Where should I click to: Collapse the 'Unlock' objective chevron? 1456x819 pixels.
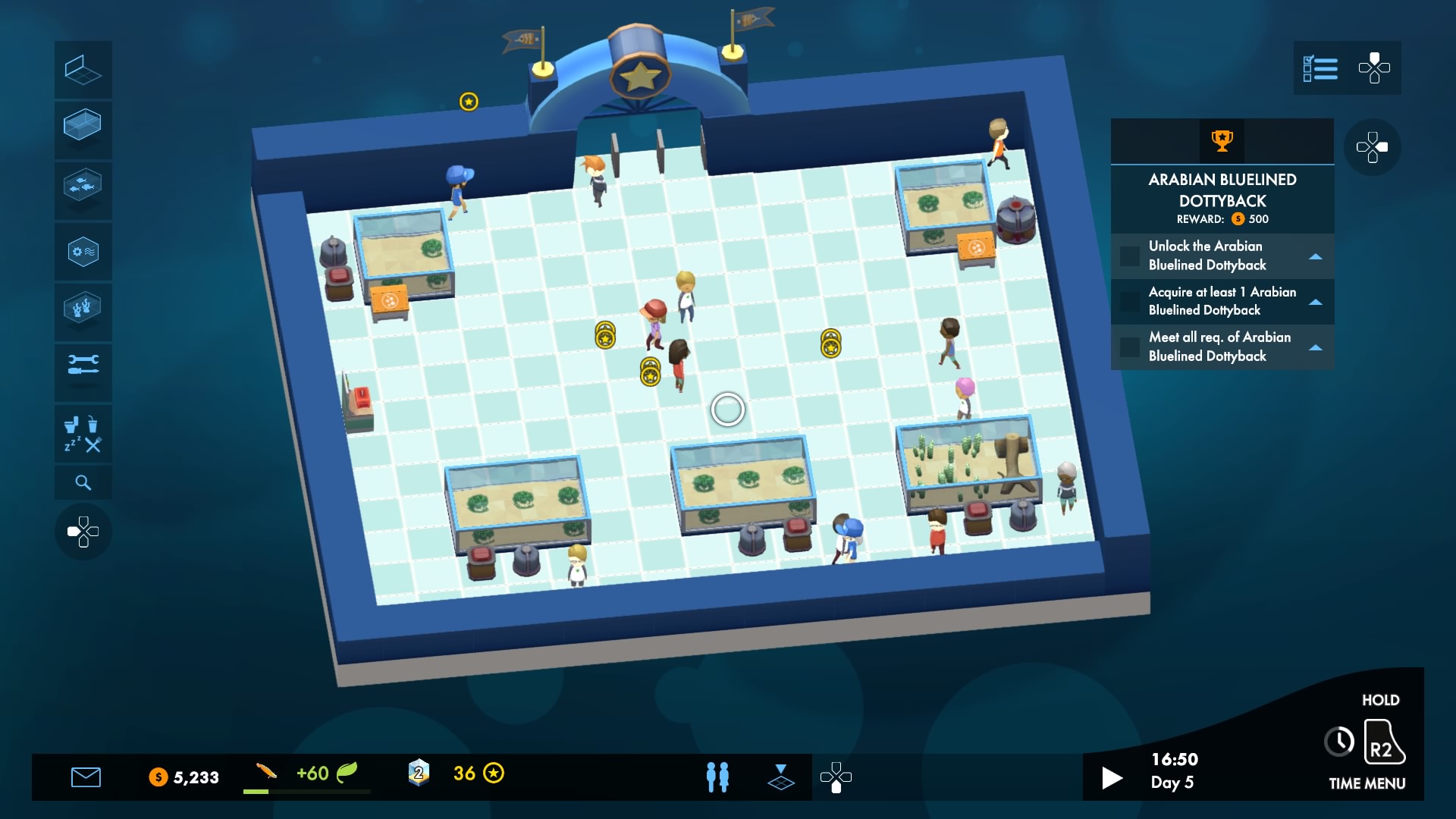(1316, 256)
